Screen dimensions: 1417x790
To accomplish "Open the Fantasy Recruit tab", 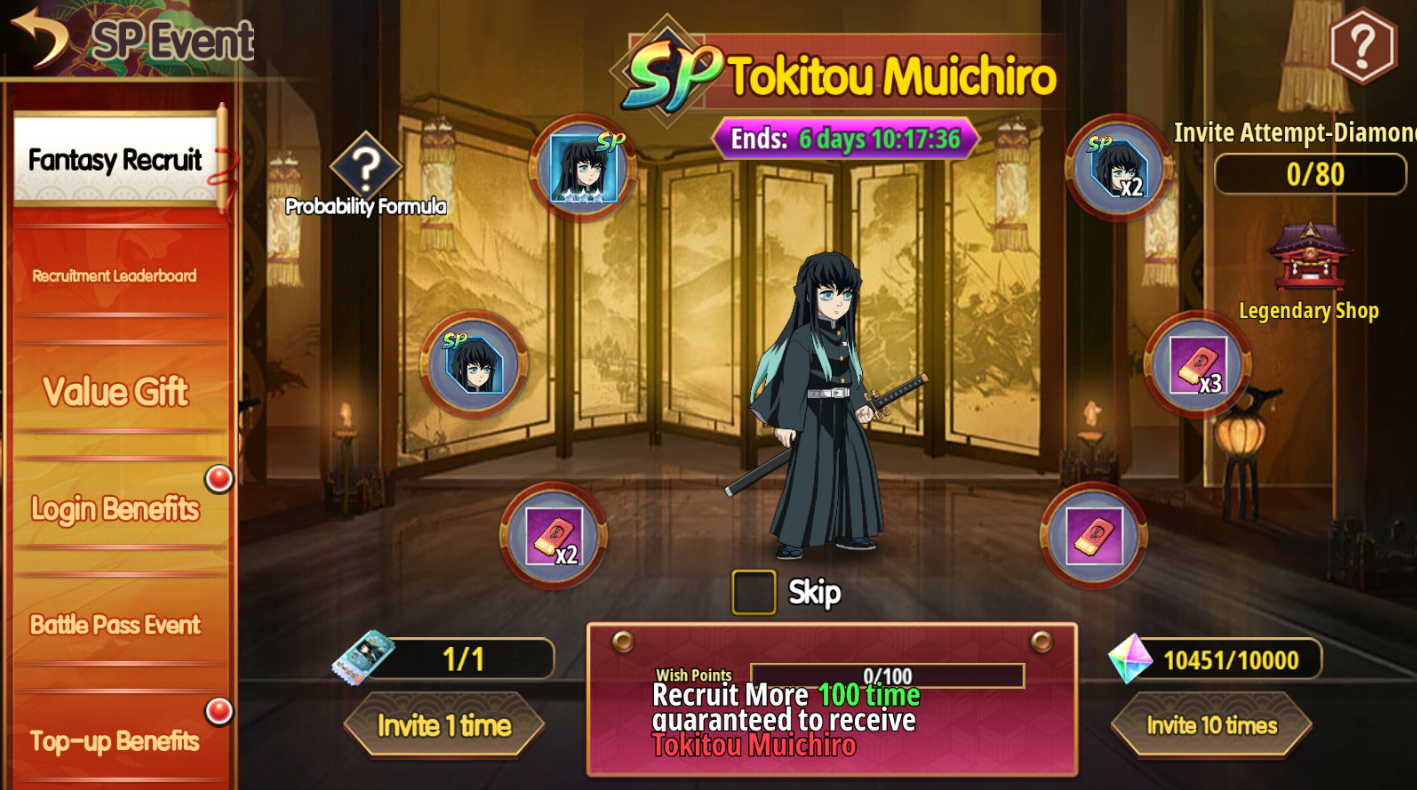I will click(116, 160).
